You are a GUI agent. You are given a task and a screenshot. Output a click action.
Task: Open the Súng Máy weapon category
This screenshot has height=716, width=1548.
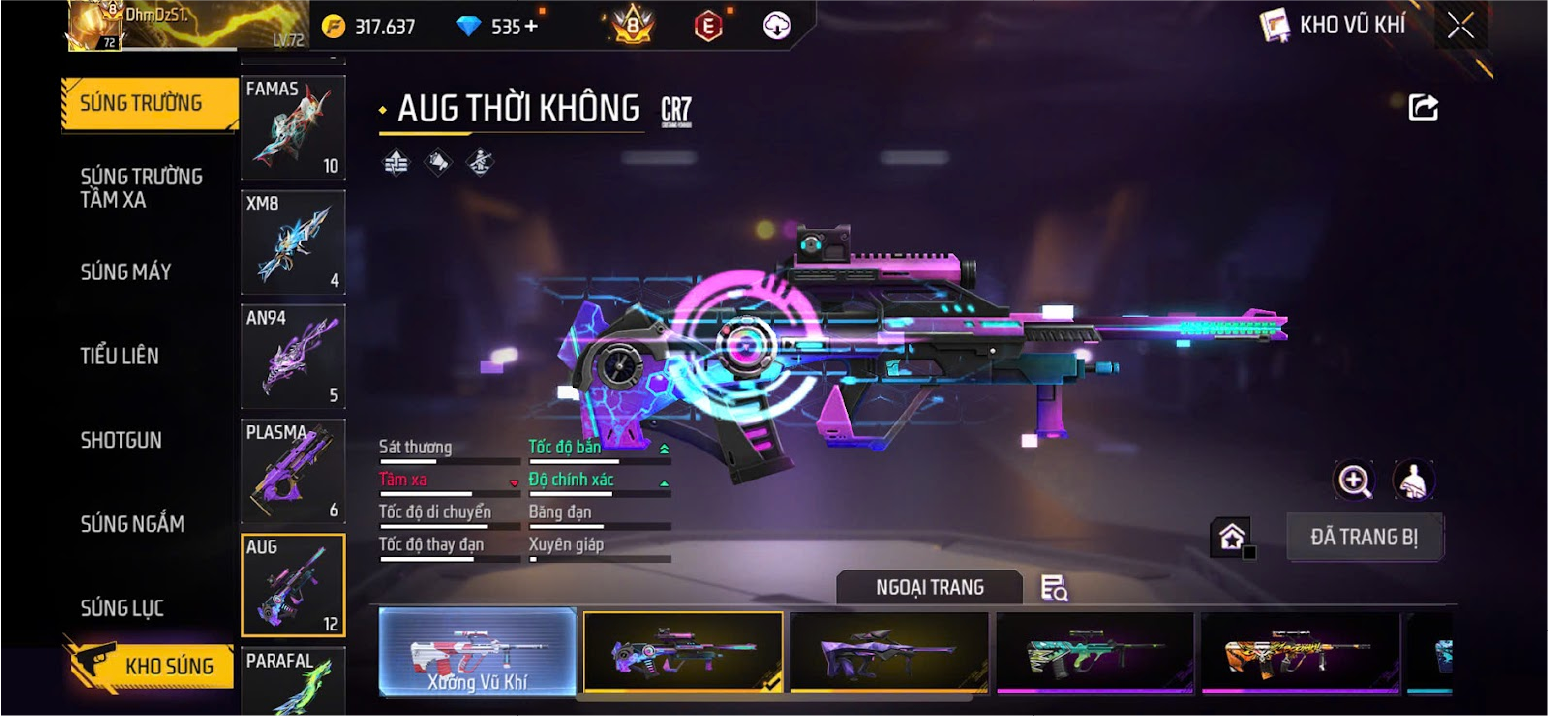coord(126,272)
